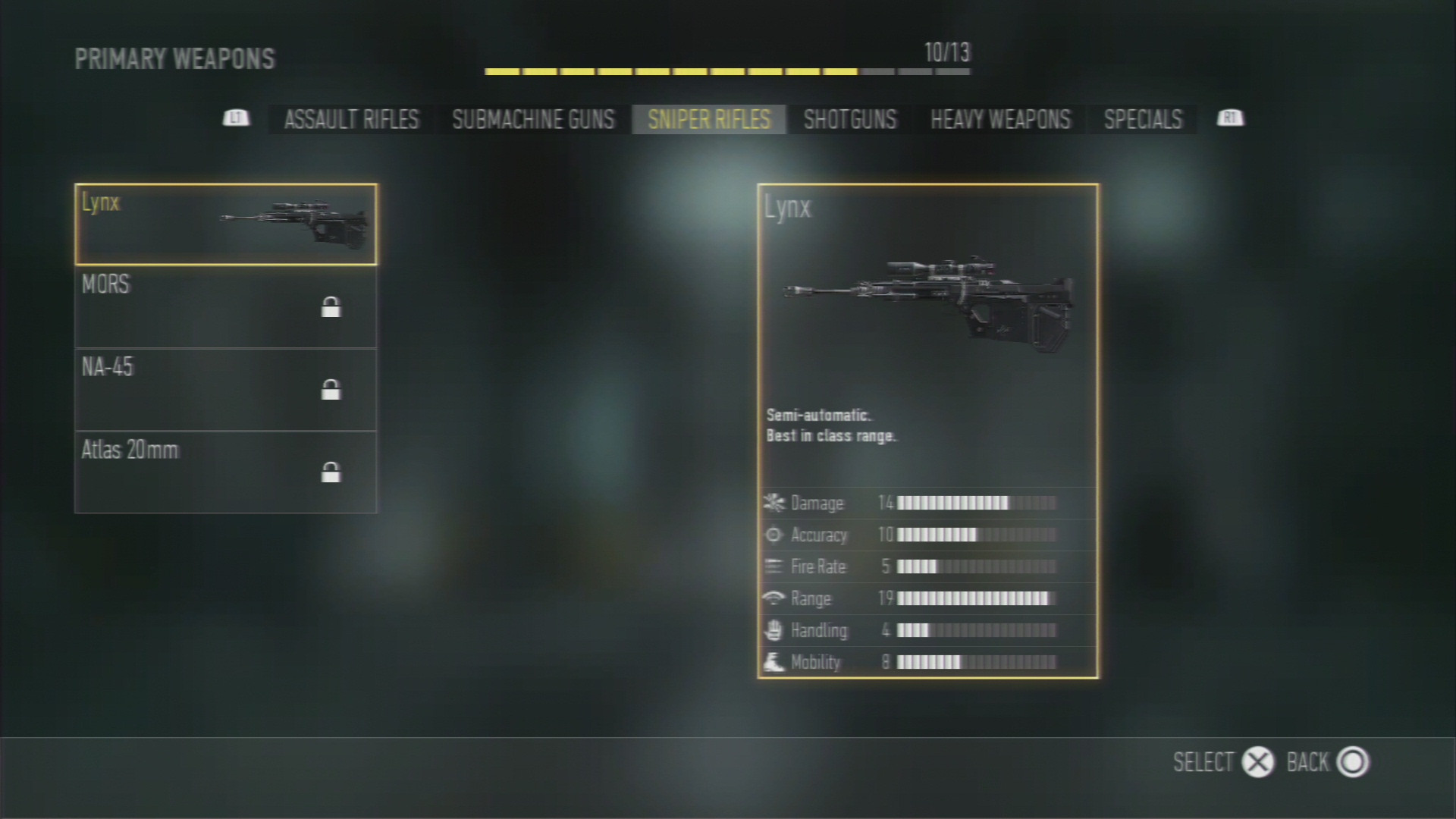Select the locked Atlas 20mm row
The image size is (1456, 819).
point(225,472)
